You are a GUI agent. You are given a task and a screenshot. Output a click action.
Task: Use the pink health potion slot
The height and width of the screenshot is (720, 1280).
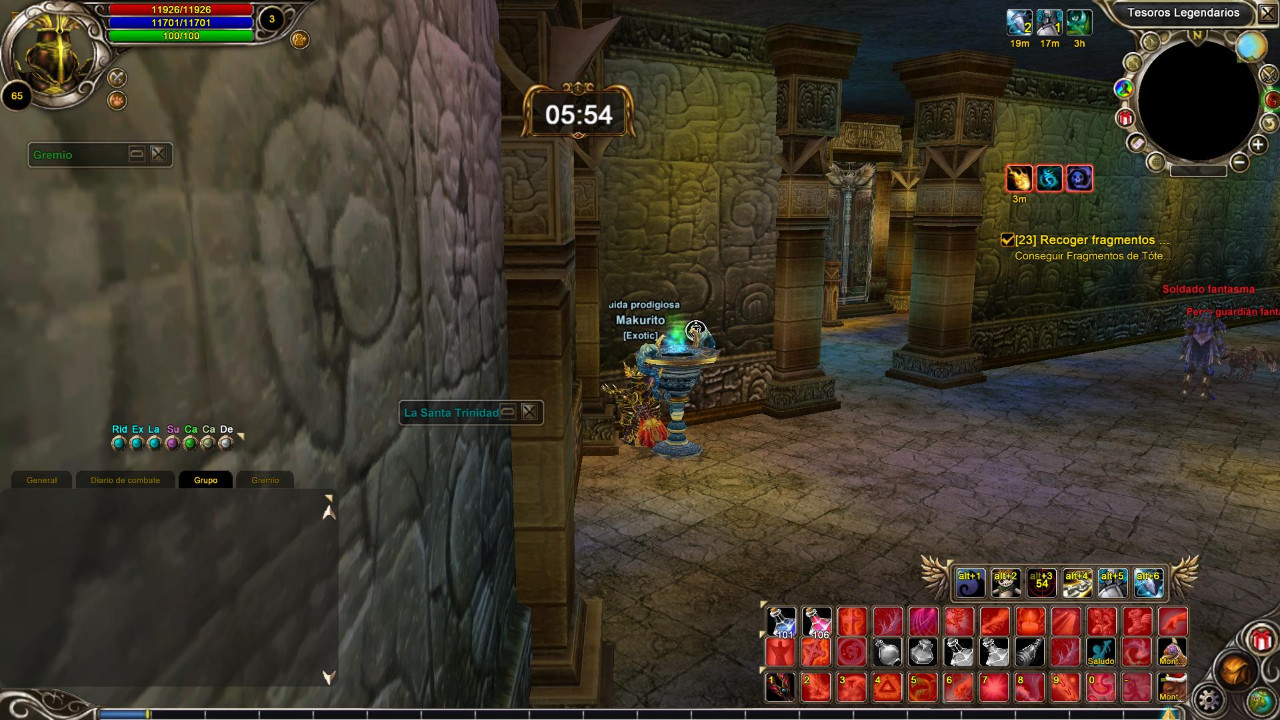coord(817,622)
